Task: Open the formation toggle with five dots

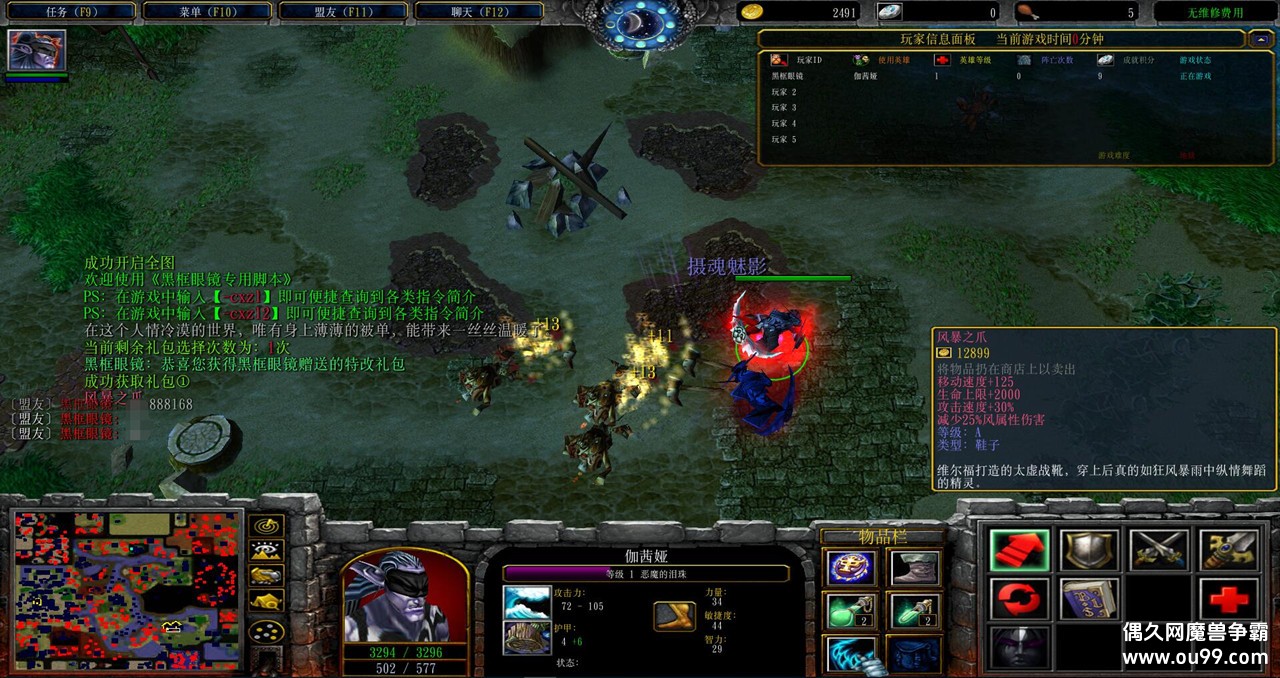Action: (267, 632)
